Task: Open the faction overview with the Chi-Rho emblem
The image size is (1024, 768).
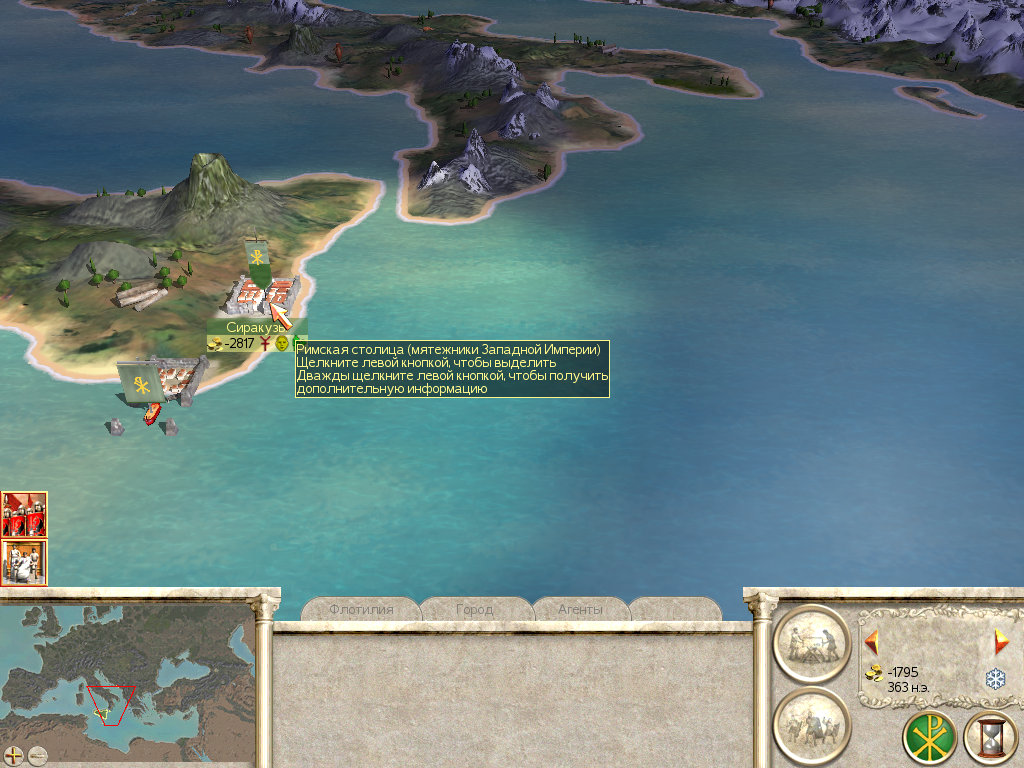Action: 929,738
